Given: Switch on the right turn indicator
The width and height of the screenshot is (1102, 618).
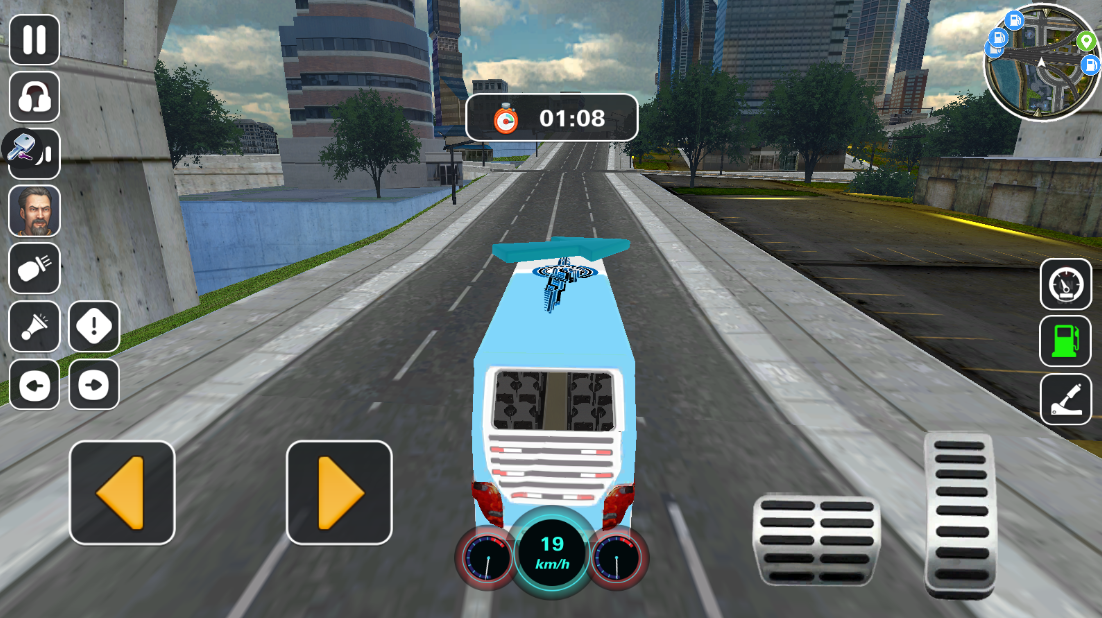Looking at the screenshot, I should pos(94,385).
